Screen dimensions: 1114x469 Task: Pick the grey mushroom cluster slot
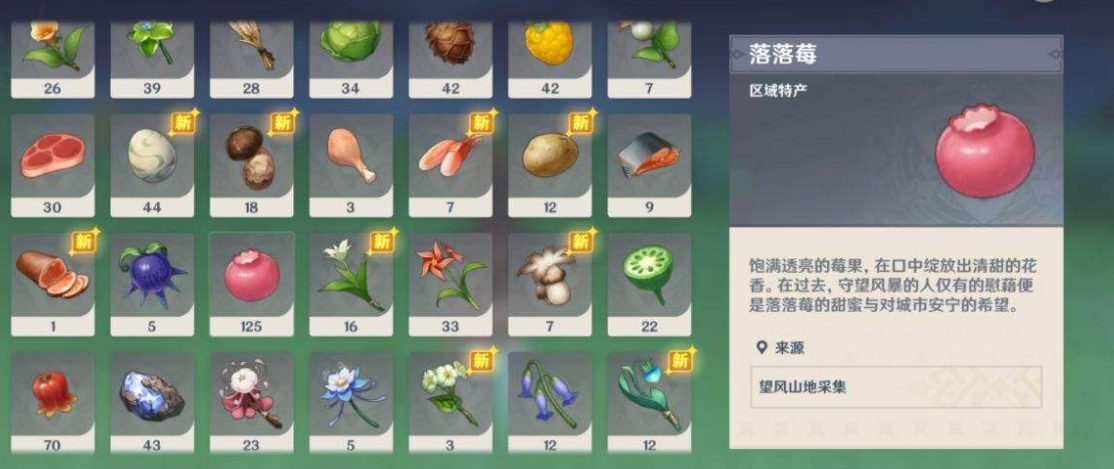[550, 276]
